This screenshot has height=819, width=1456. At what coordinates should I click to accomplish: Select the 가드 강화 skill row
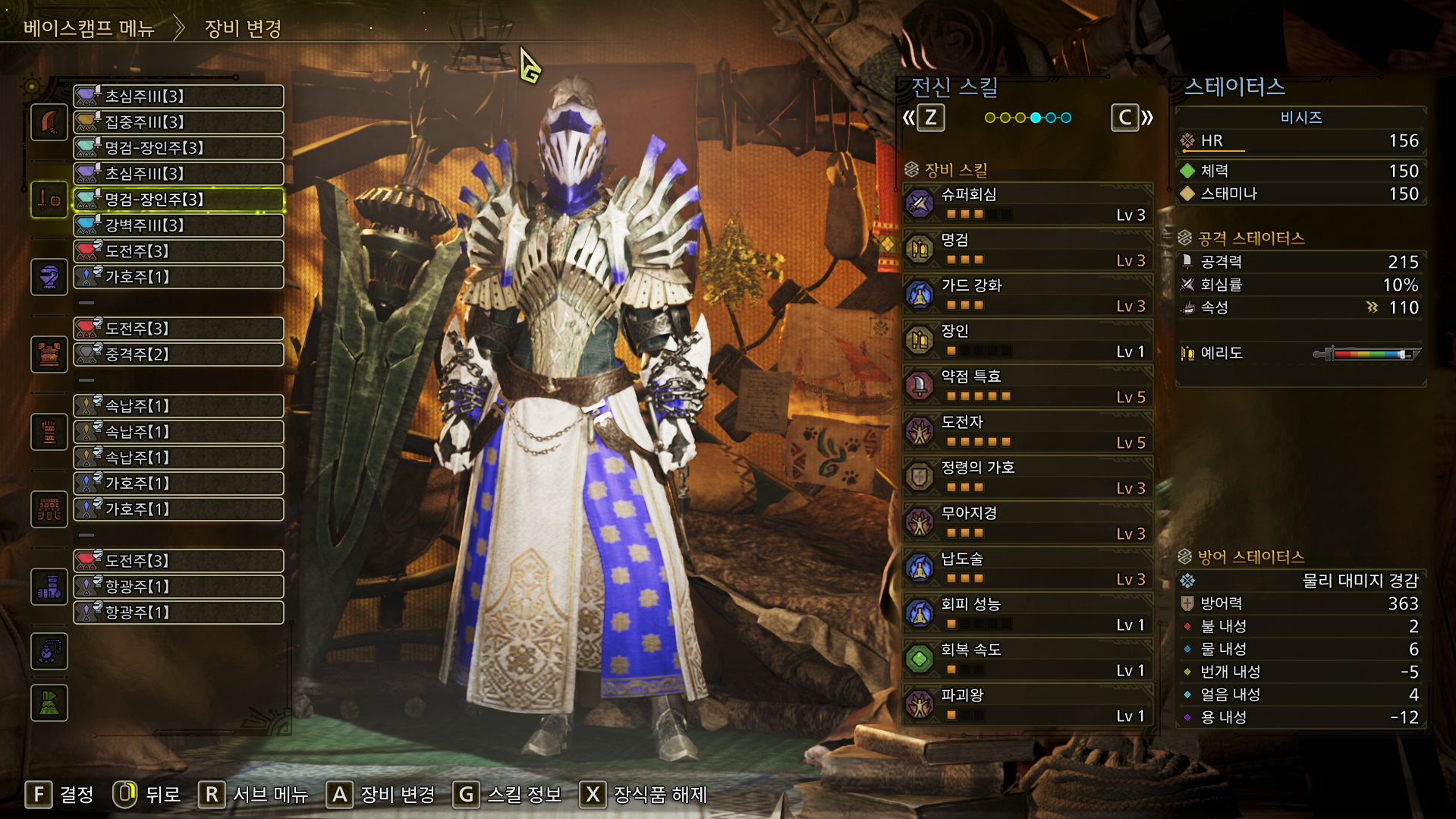[1027, 295]
